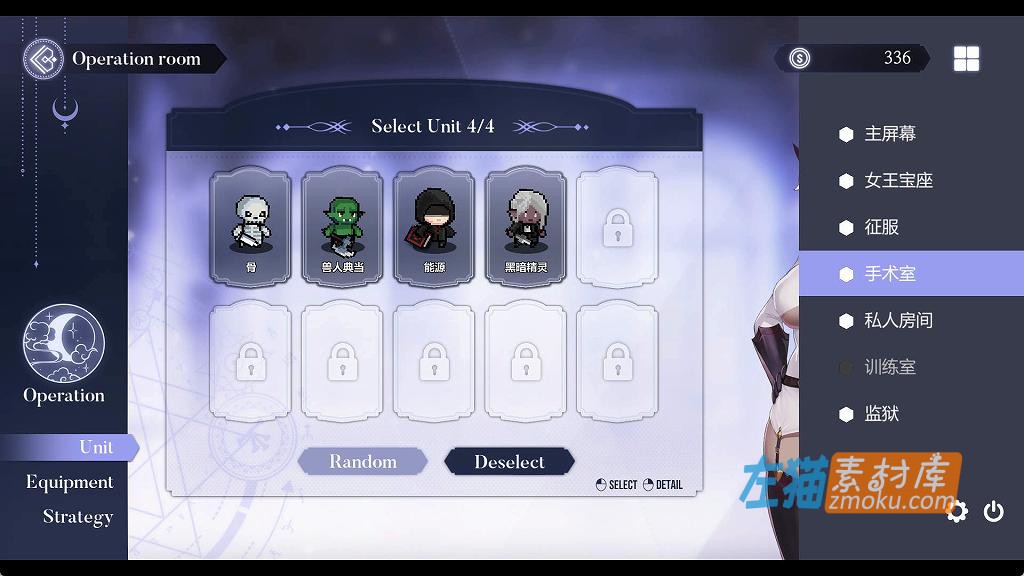Choose 征服 from the side menu
Screen dimensions: 1024x576
881,227
